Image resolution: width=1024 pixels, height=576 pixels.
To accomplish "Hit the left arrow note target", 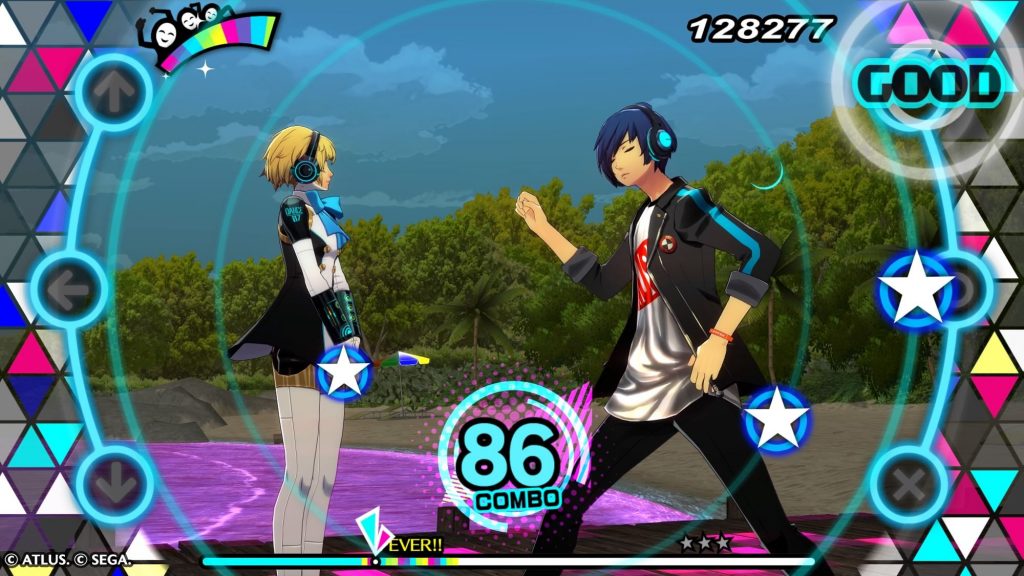I will click(x=69, y=288).
